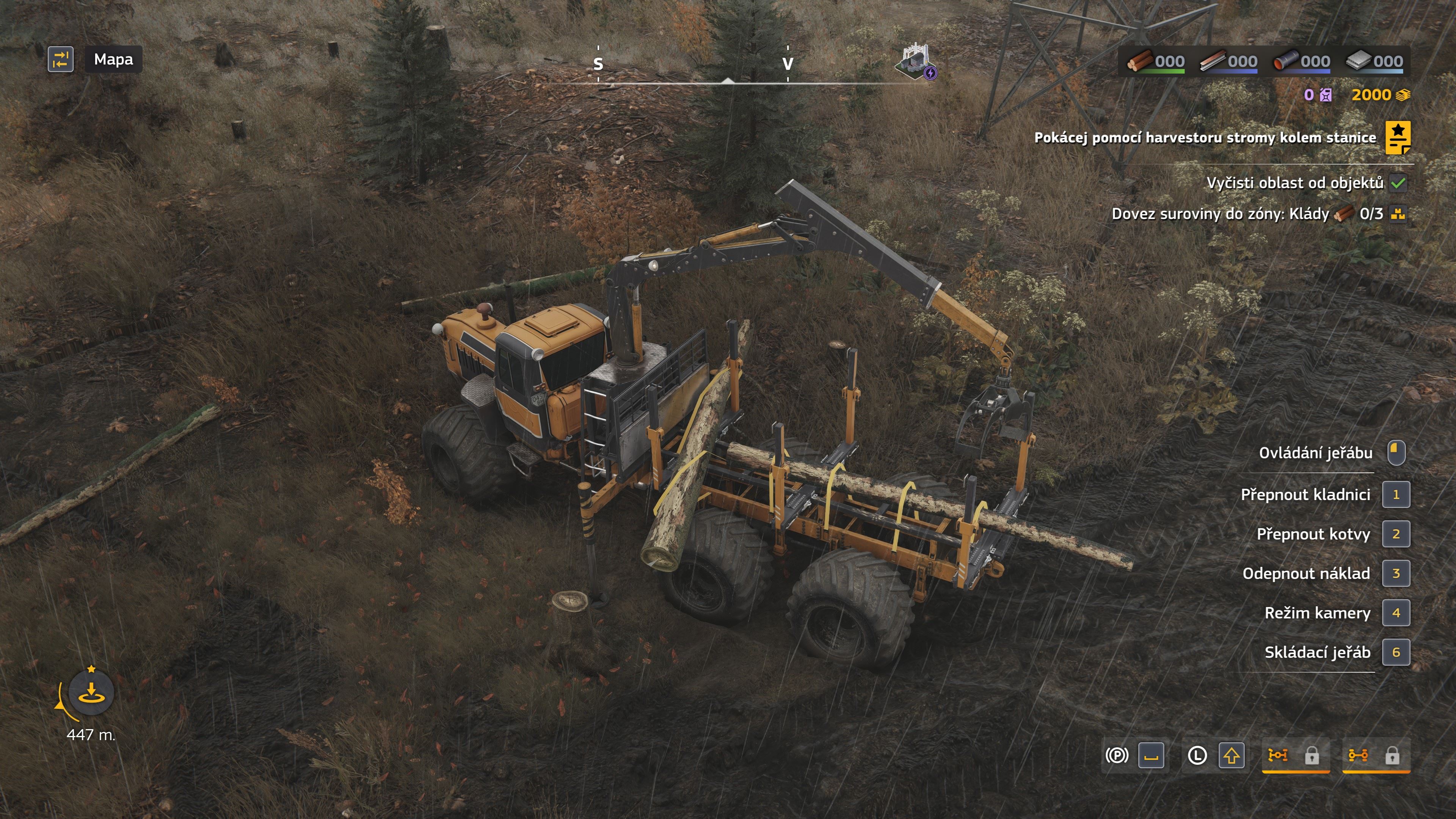Click the yellow objective star icon

coord(1398,137)
